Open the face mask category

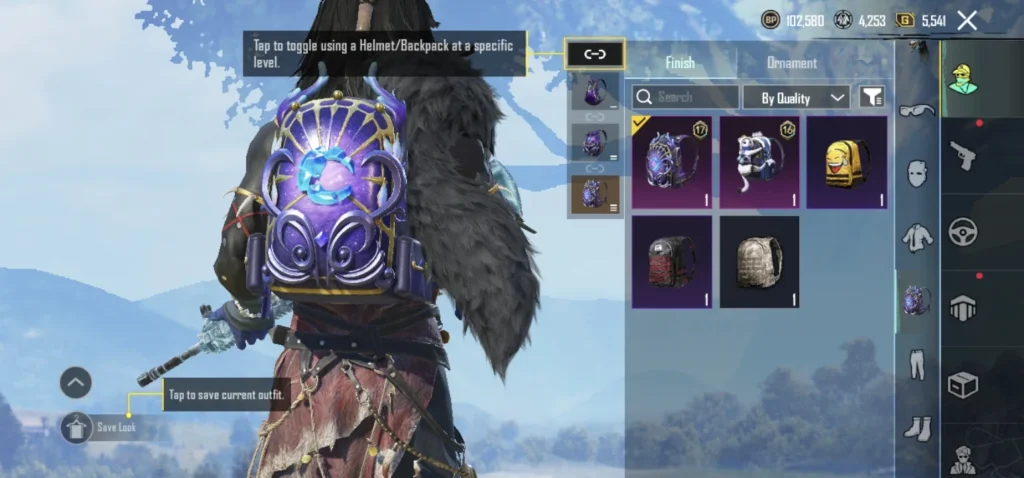tap(917, 173)
